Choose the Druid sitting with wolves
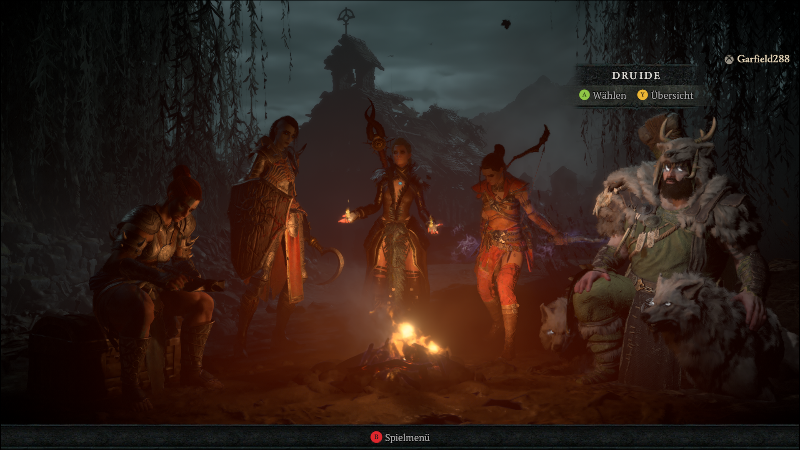Image resolution: width=800 pixels, height=450 pixels. [670, 240]
